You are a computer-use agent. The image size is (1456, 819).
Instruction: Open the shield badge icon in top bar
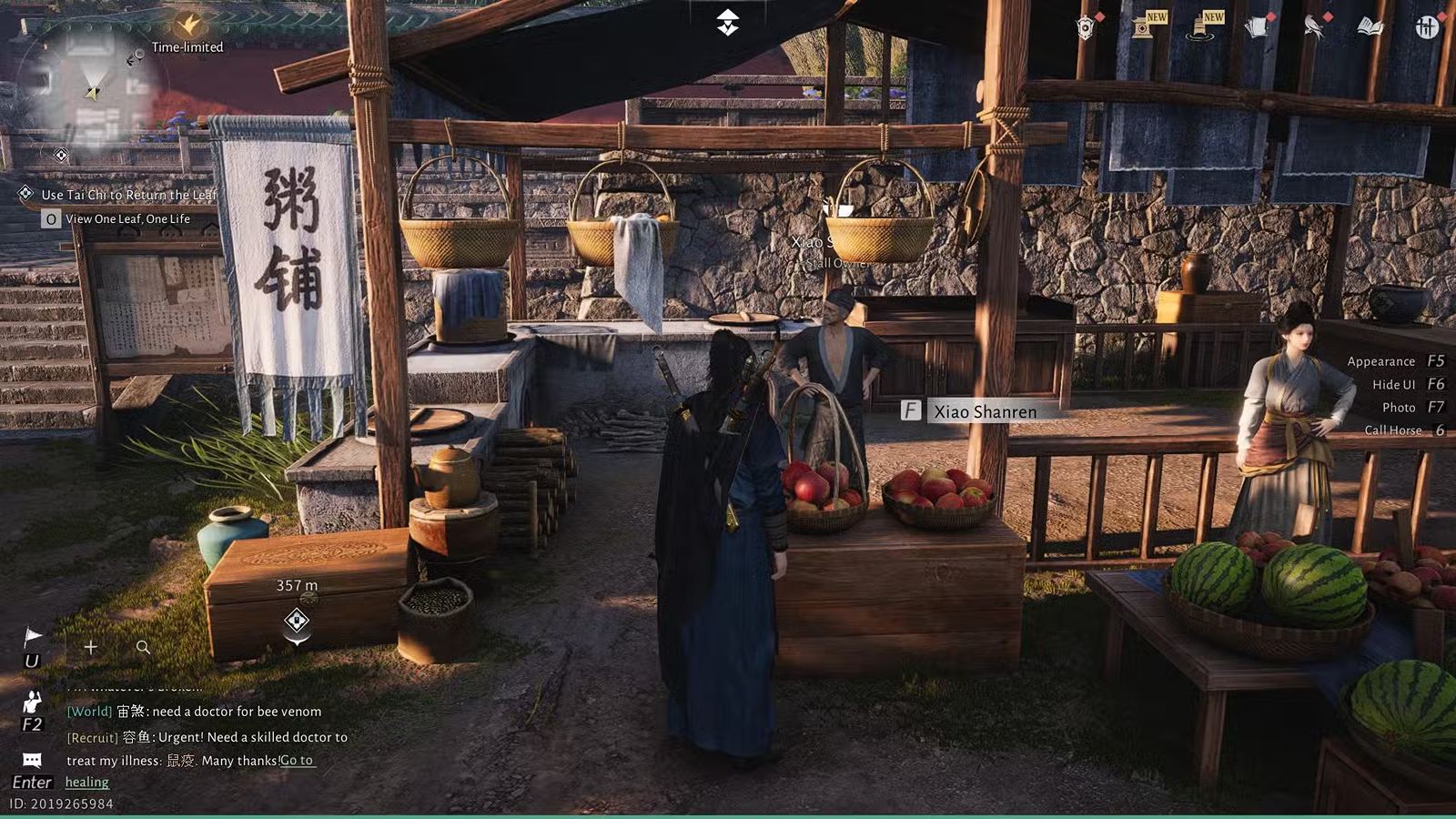coord(1085,28)
